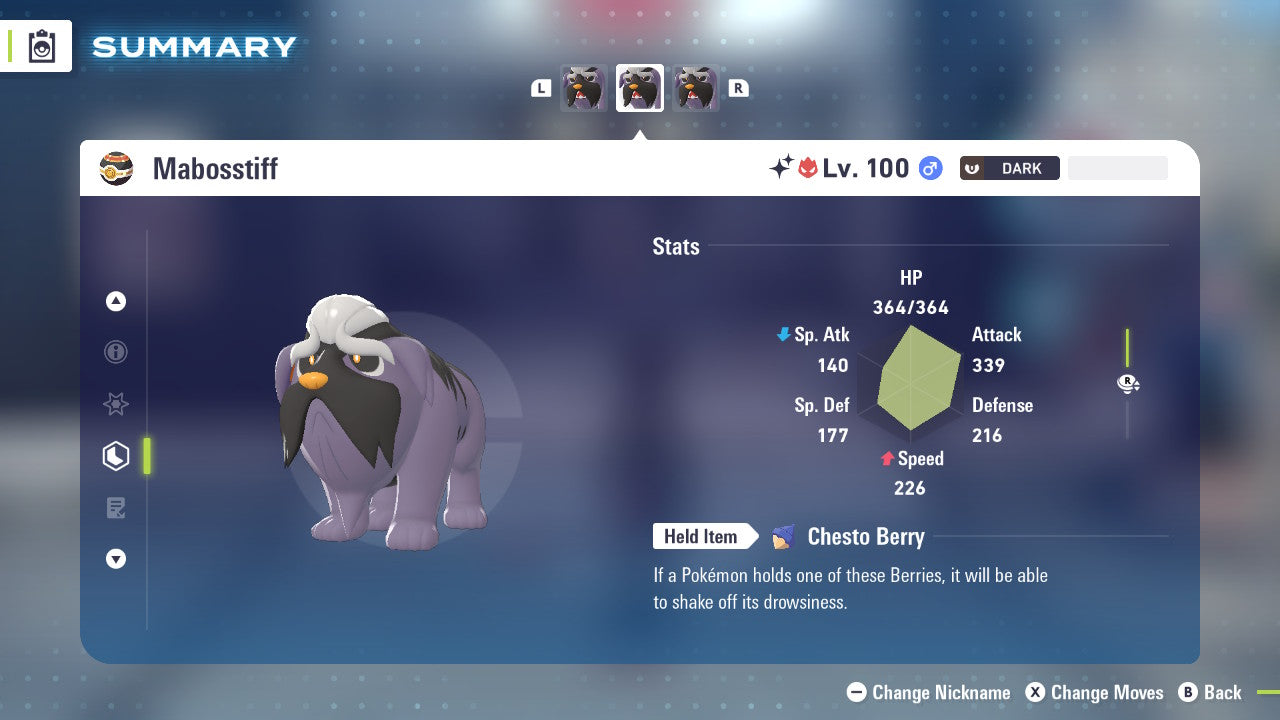The height and width of the screenshot is (720, 1280).
Task: Expand upward using the up arrow in the sidebar
Action: point(116,301)
